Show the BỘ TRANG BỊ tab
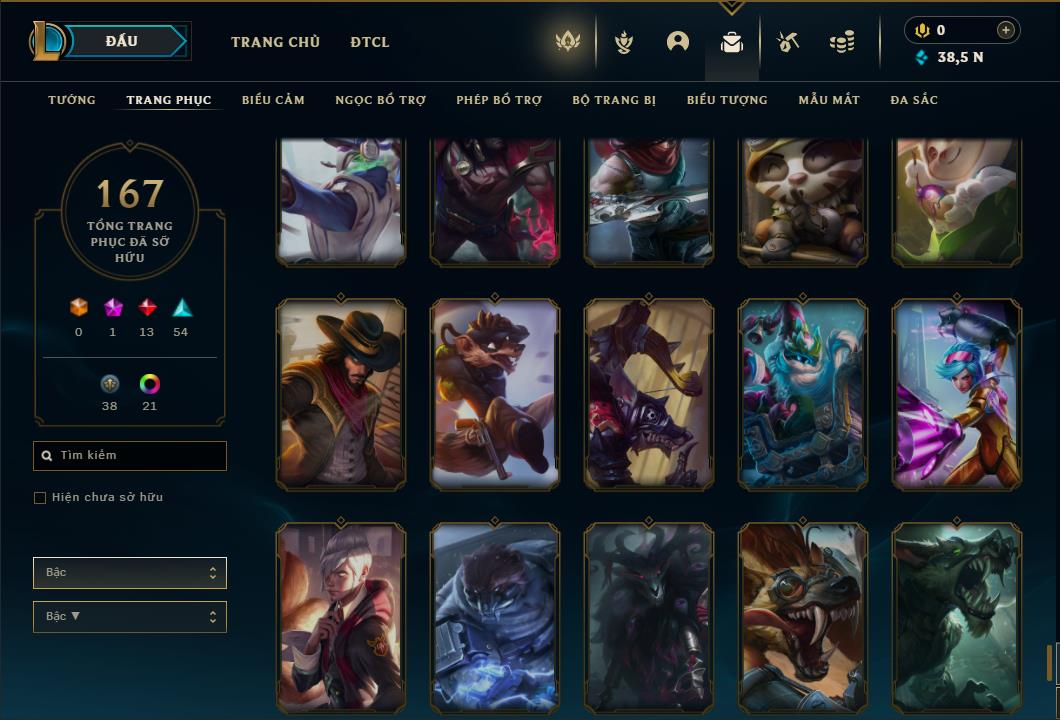This screenshot has width=1060, height=720. coord(614,100)
